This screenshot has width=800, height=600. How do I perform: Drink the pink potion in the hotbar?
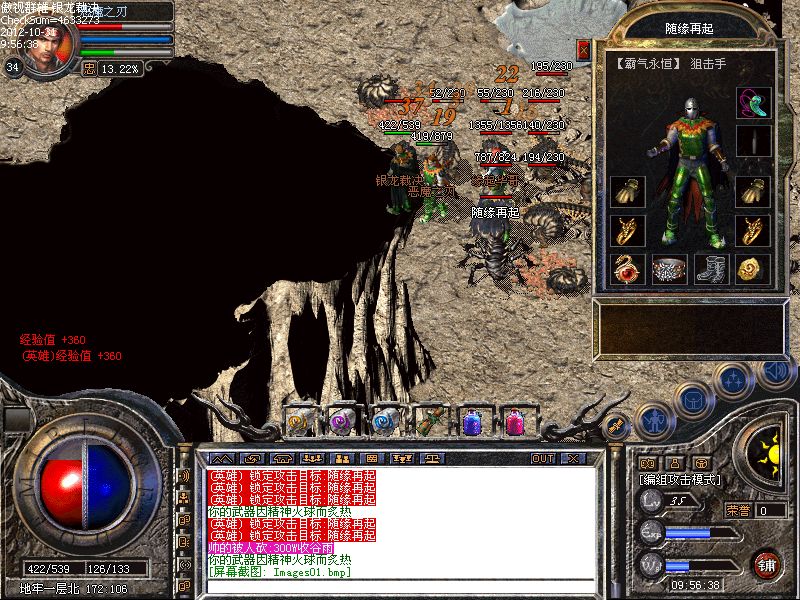[x=515, y=420]
